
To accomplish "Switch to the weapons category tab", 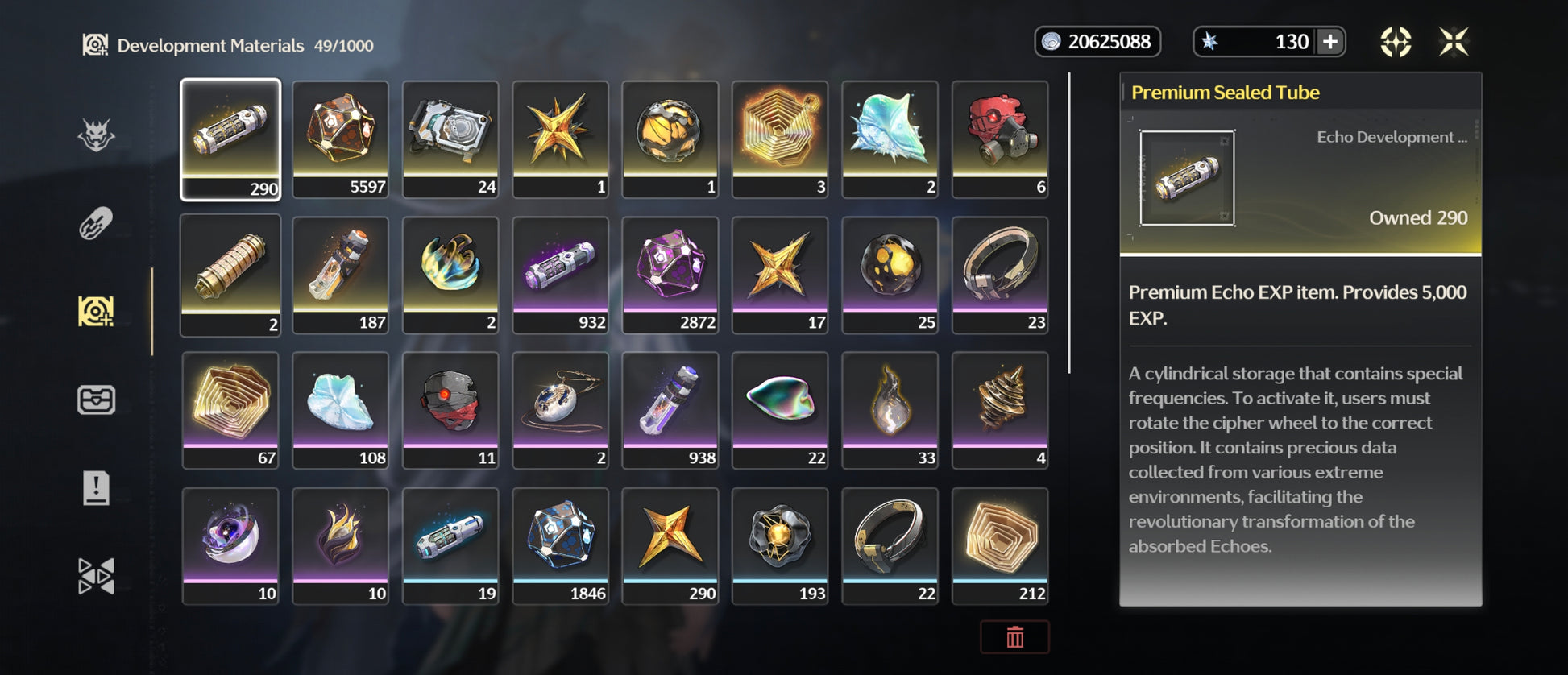I will pos(96,223).
